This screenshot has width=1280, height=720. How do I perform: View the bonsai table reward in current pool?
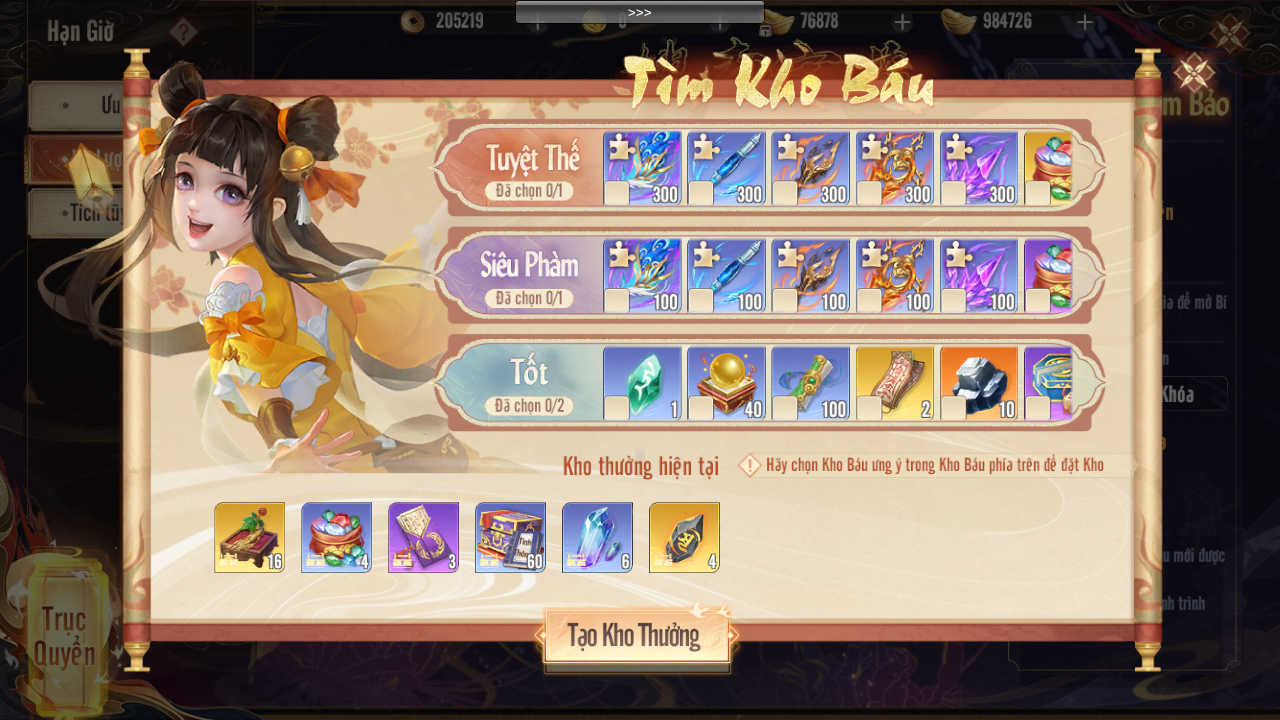point(249,537)
